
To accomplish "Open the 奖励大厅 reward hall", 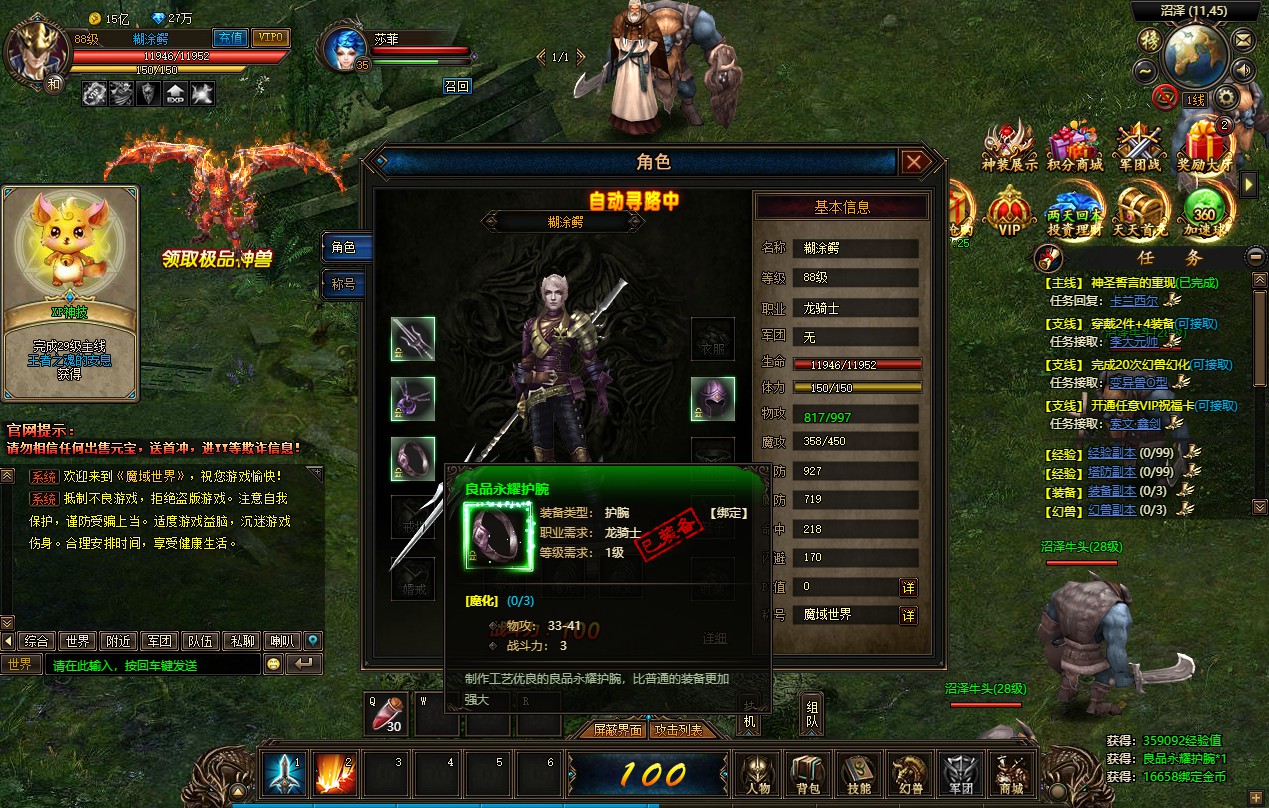I will [1203, 148].
